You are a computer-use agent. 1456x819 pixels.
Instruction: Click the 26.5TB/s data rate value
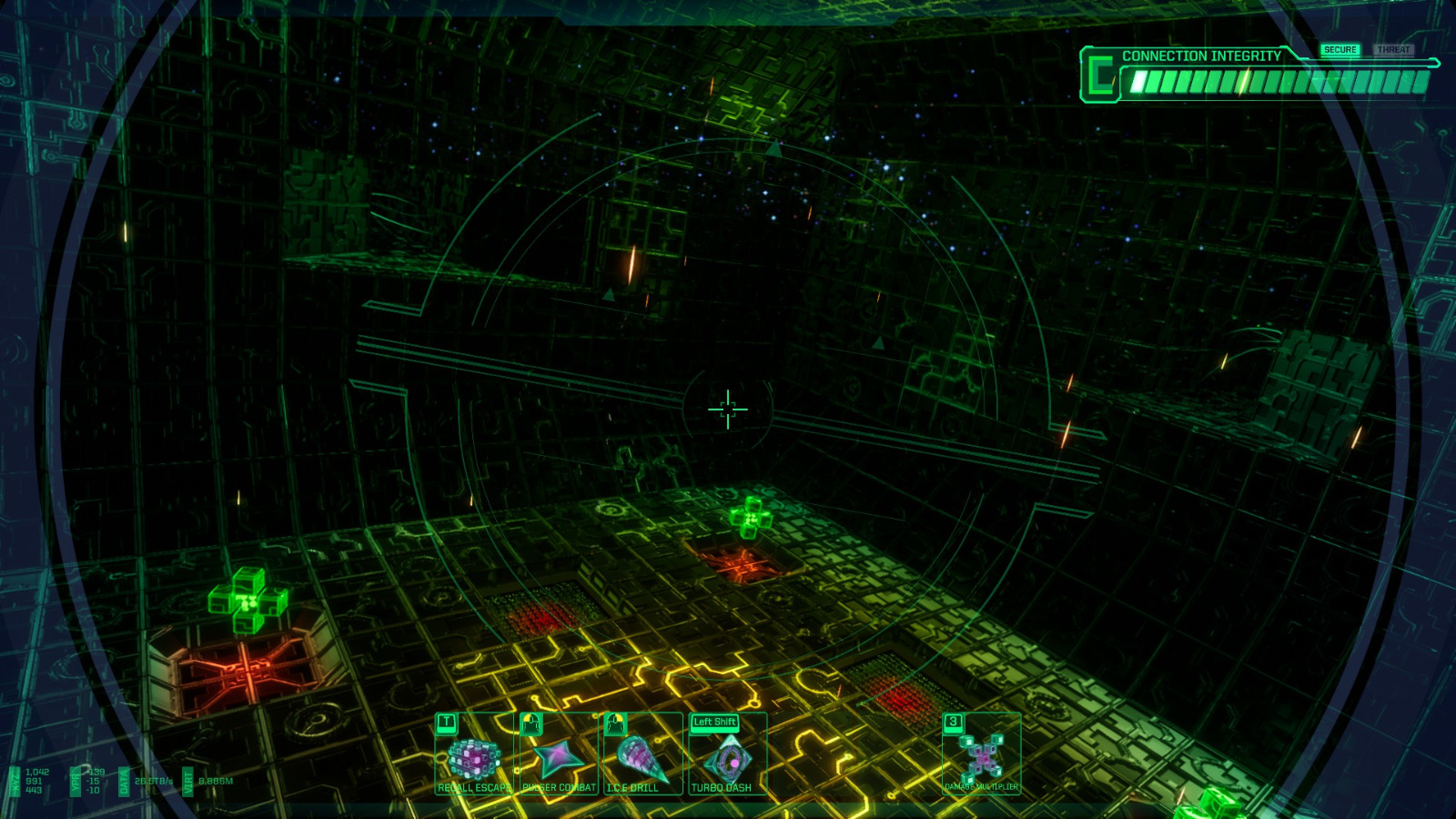coord(154,780)
